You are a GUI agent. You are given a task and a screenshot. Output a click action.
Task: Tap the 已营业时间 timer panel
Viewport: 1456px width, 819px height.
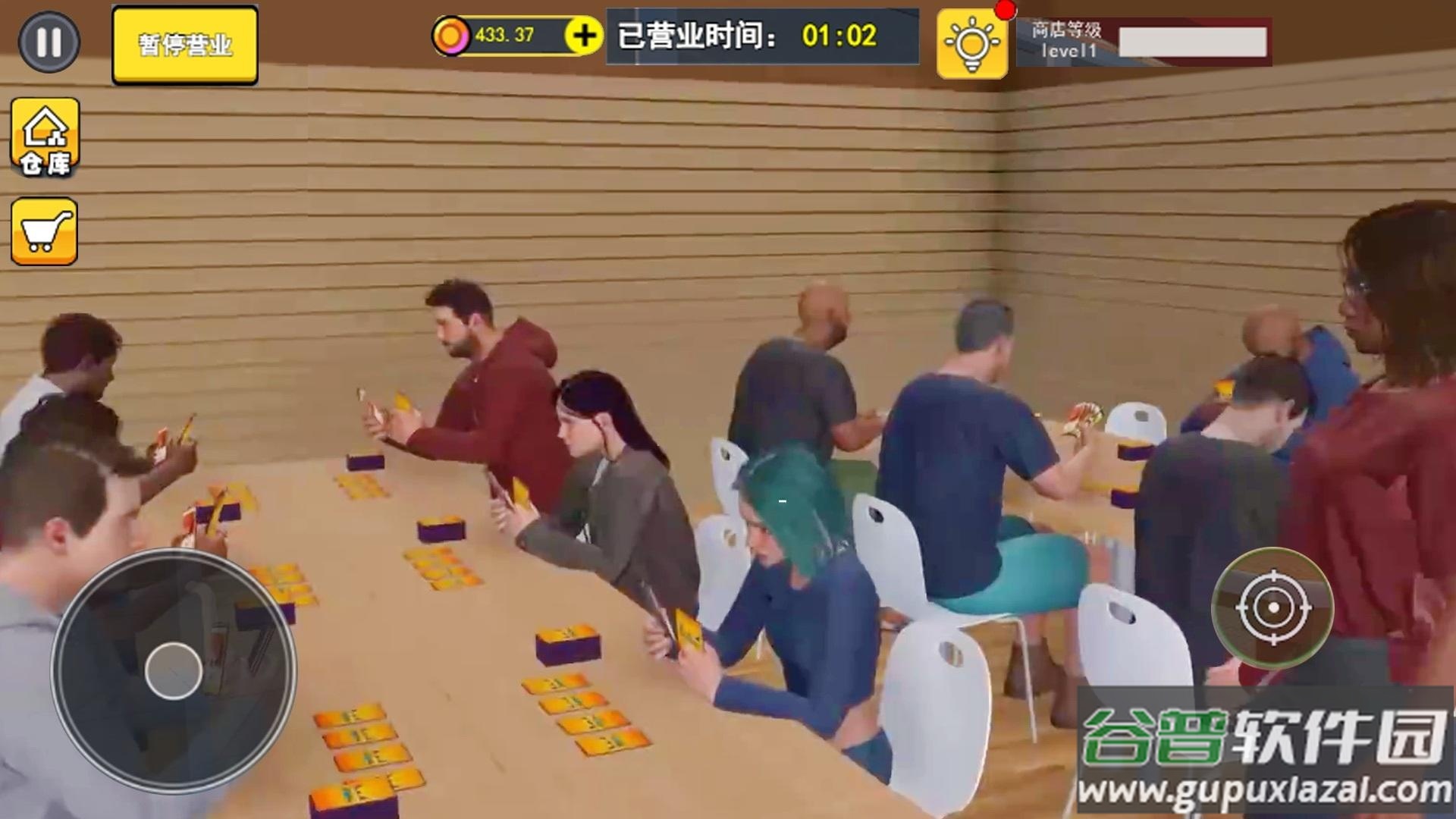pyautogui.click(x=758, y=36)
